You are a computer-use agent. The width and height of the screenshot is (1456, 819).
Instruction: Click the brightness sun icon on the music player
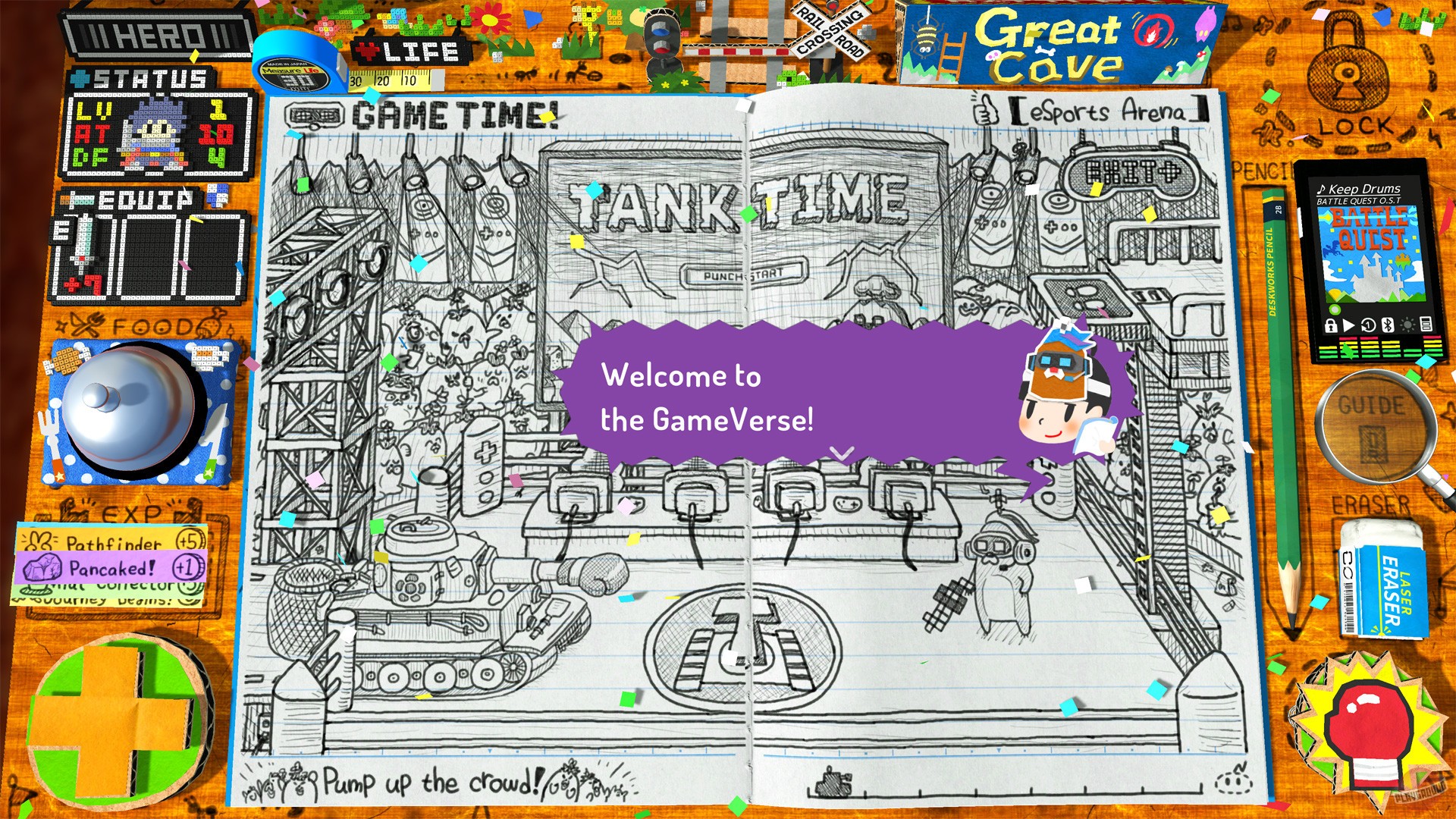[1408, 326]
